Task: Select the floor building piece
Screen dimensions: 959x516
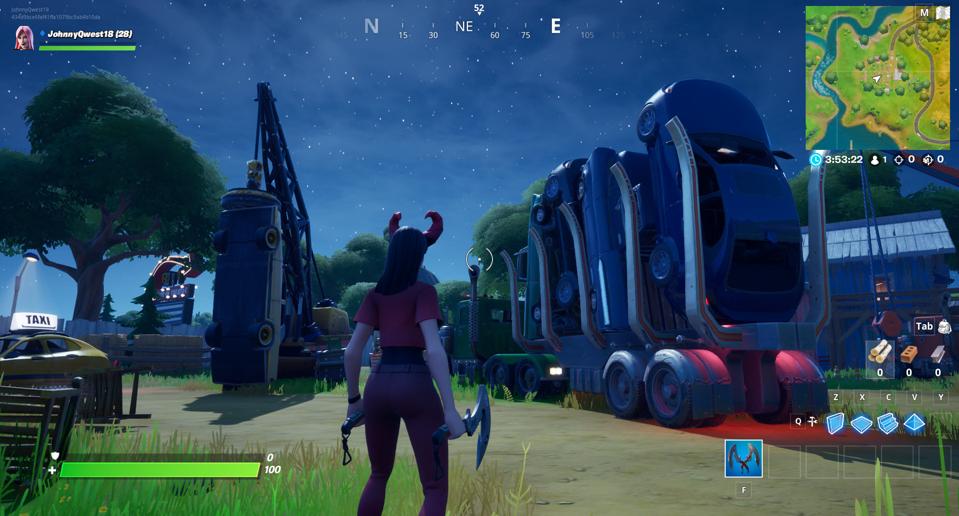Action: (861, 424)
